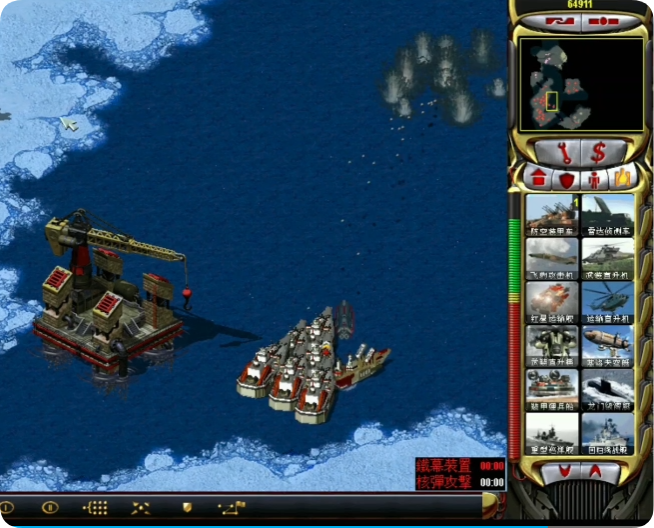Switch to the buildings production tab
Image resolution: width=654 pixels, height=528 pixels.
(x=538, y=178)
